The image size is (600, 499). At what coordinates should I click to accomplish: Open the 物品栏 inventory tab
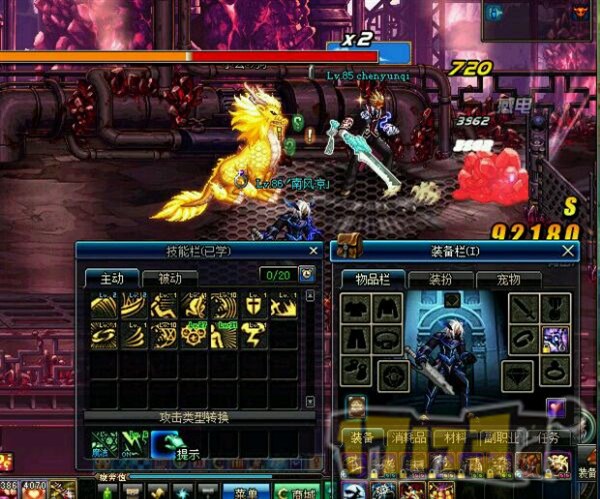tap(372, 278)
